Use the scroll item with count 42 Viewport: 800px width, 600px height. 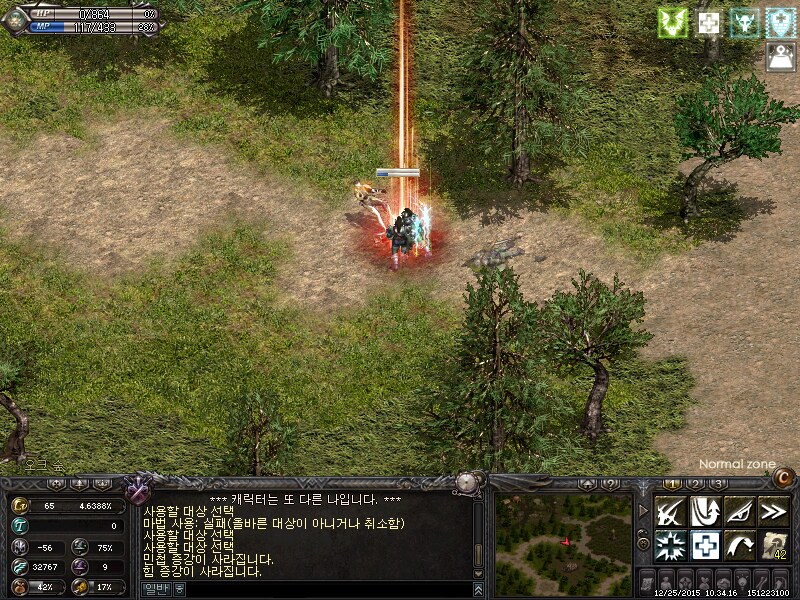point(773,545)
